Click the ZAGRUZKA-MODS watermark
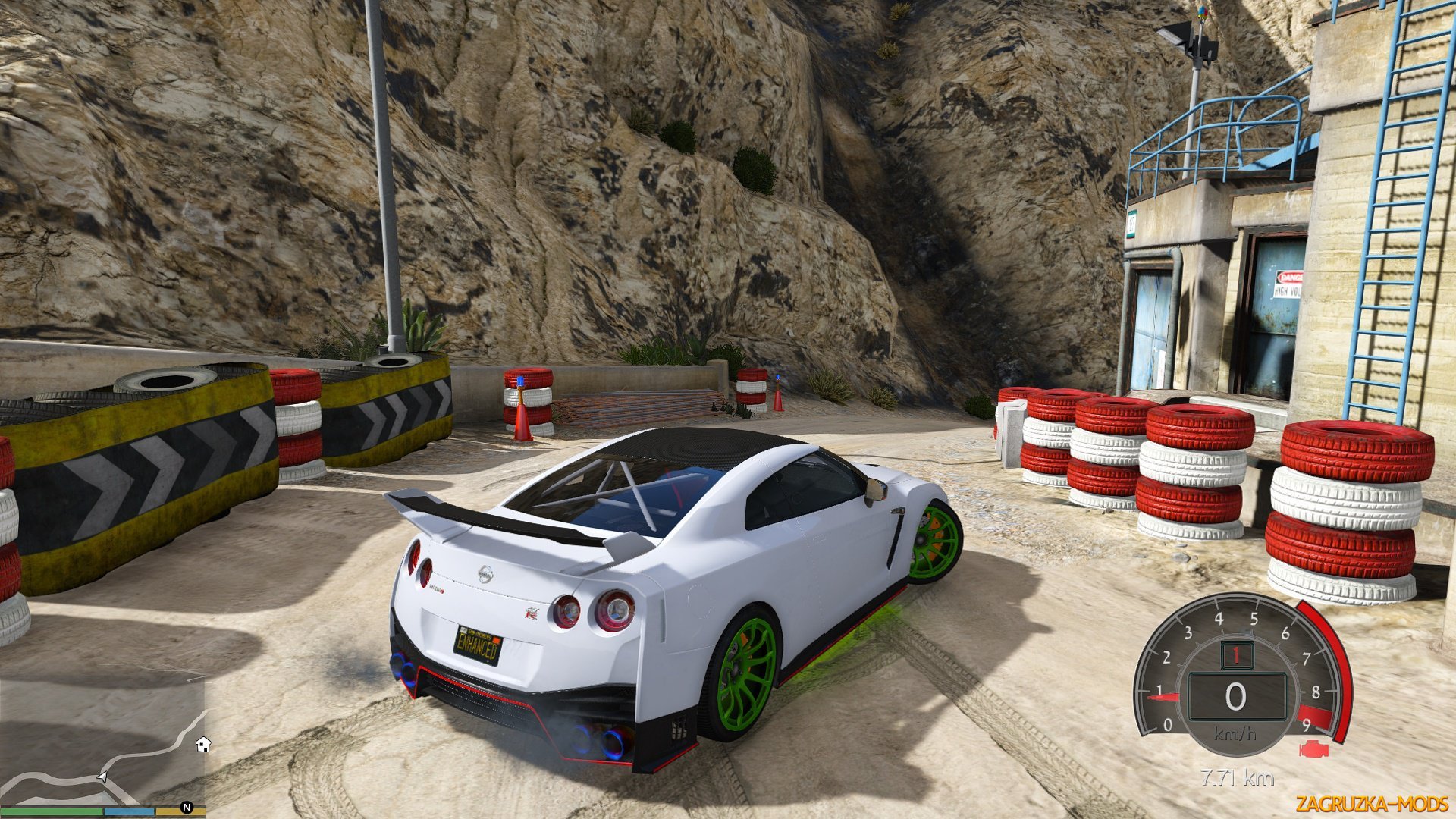 1372,803
